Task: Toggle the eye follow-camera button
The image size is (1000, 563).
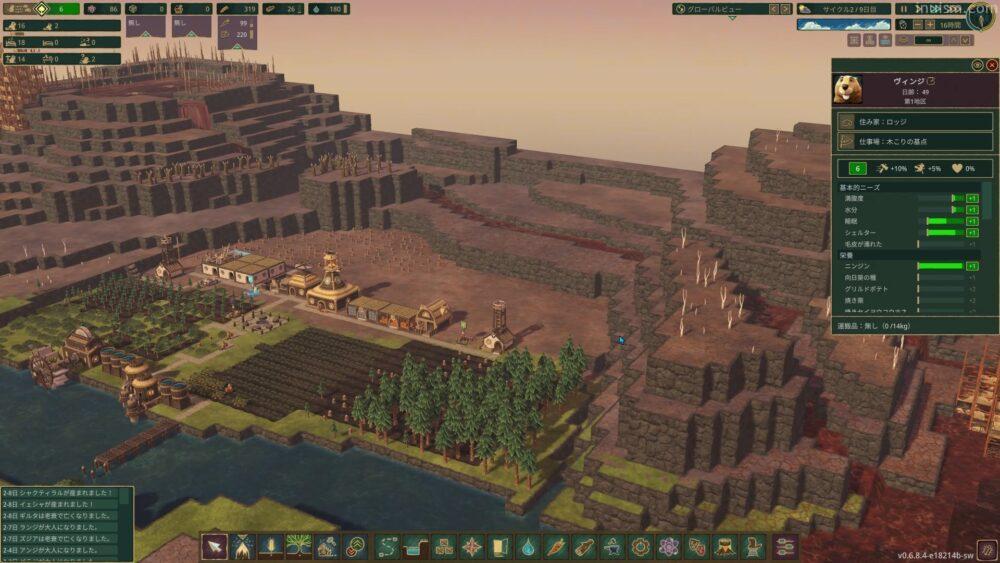Action: [x=977, y=65]
